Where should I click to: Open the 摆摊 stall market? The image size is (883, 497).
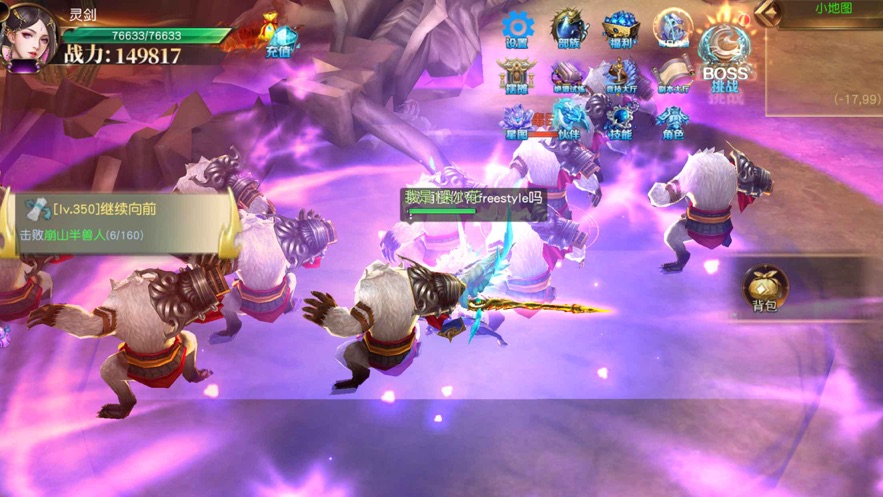[517, 77]
